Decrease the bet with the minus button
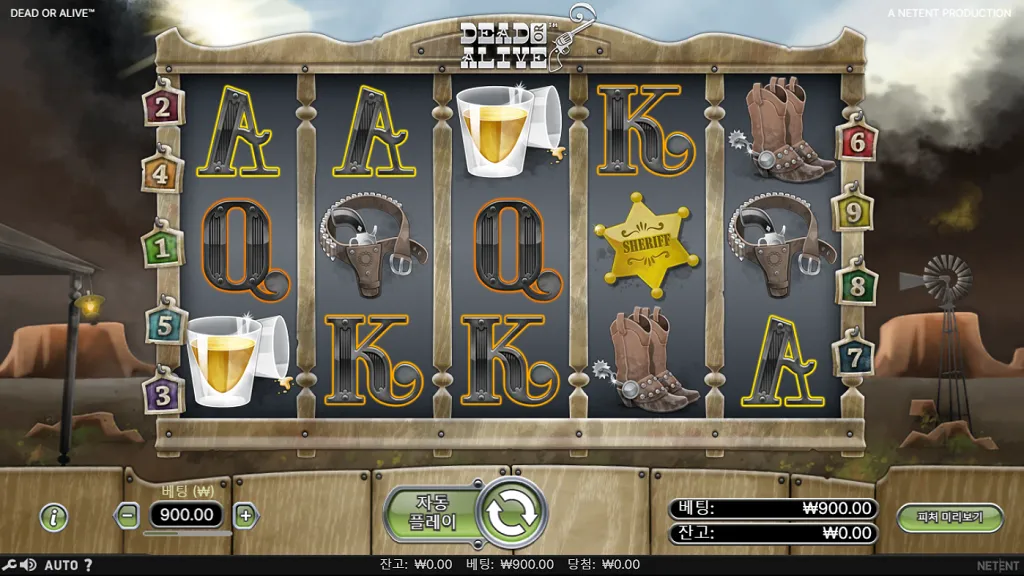 127,516
